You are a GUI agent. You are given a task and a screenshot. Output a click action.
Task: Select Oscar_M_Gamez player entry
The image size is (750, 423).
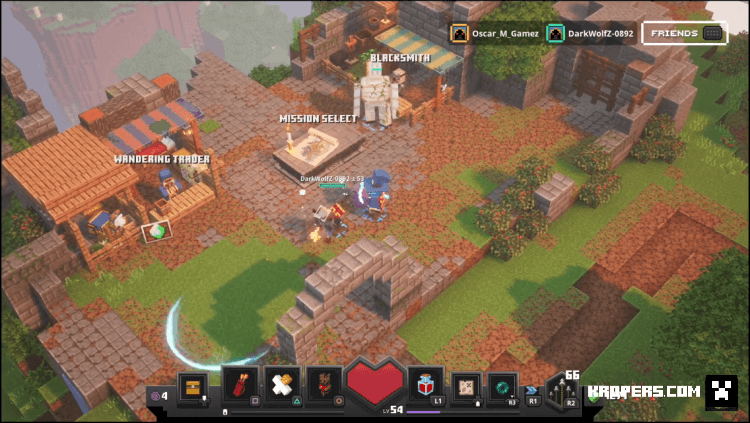(x=495, y=33)
